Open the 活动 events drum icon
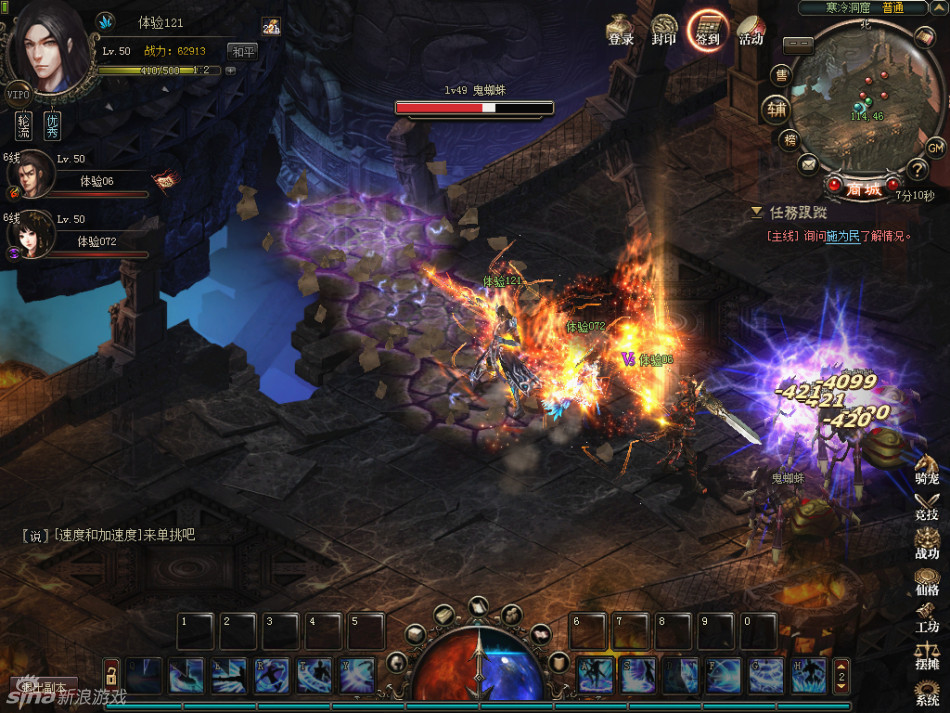The image size is (950, 713). pos(751,28)
